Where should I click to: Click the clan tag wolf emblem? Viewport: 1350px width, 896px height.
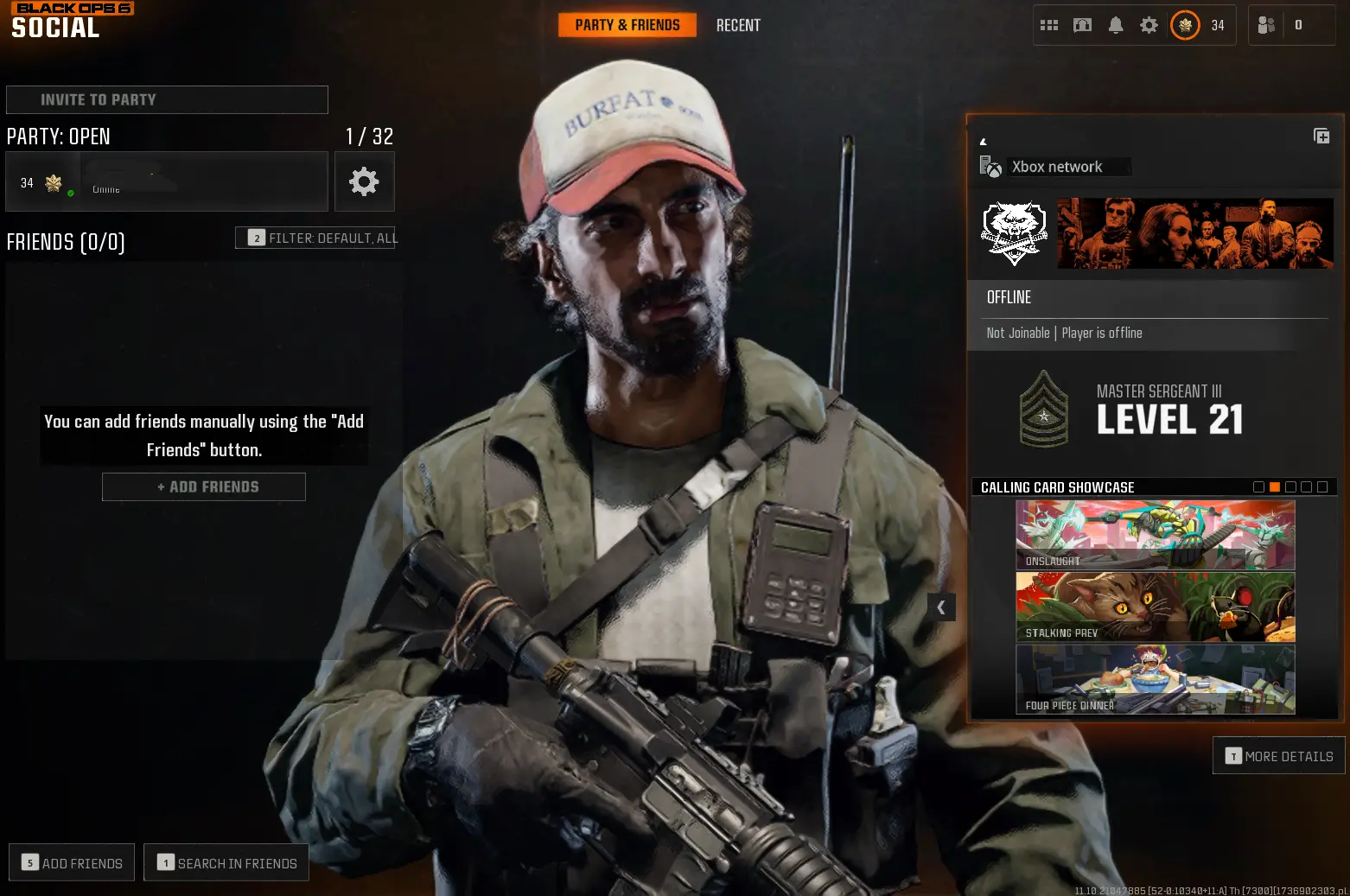(1013, 232)
